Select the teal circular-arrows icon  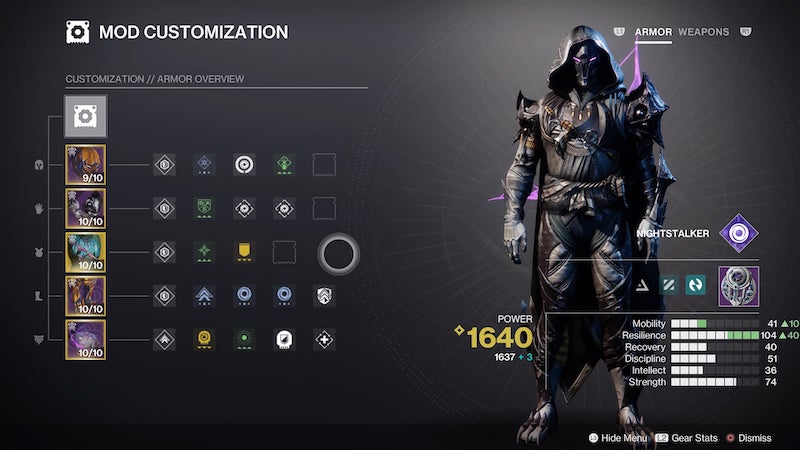pos(696,287)
